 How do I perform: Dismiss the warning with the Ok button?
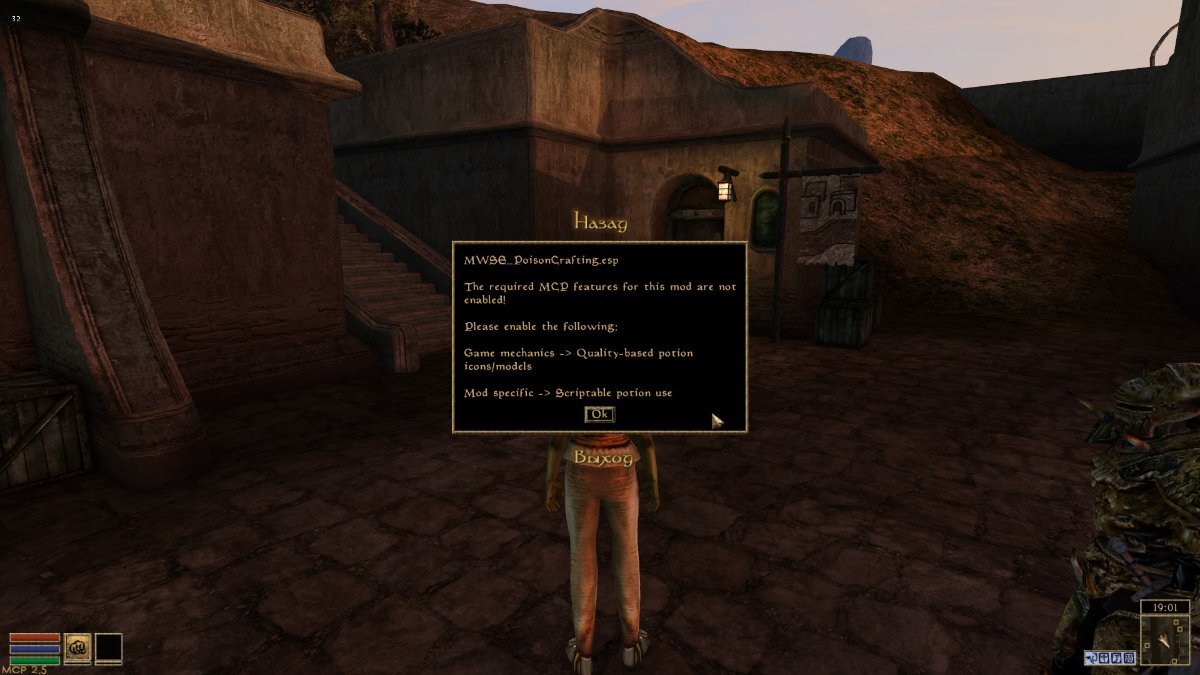pos(599,414)
